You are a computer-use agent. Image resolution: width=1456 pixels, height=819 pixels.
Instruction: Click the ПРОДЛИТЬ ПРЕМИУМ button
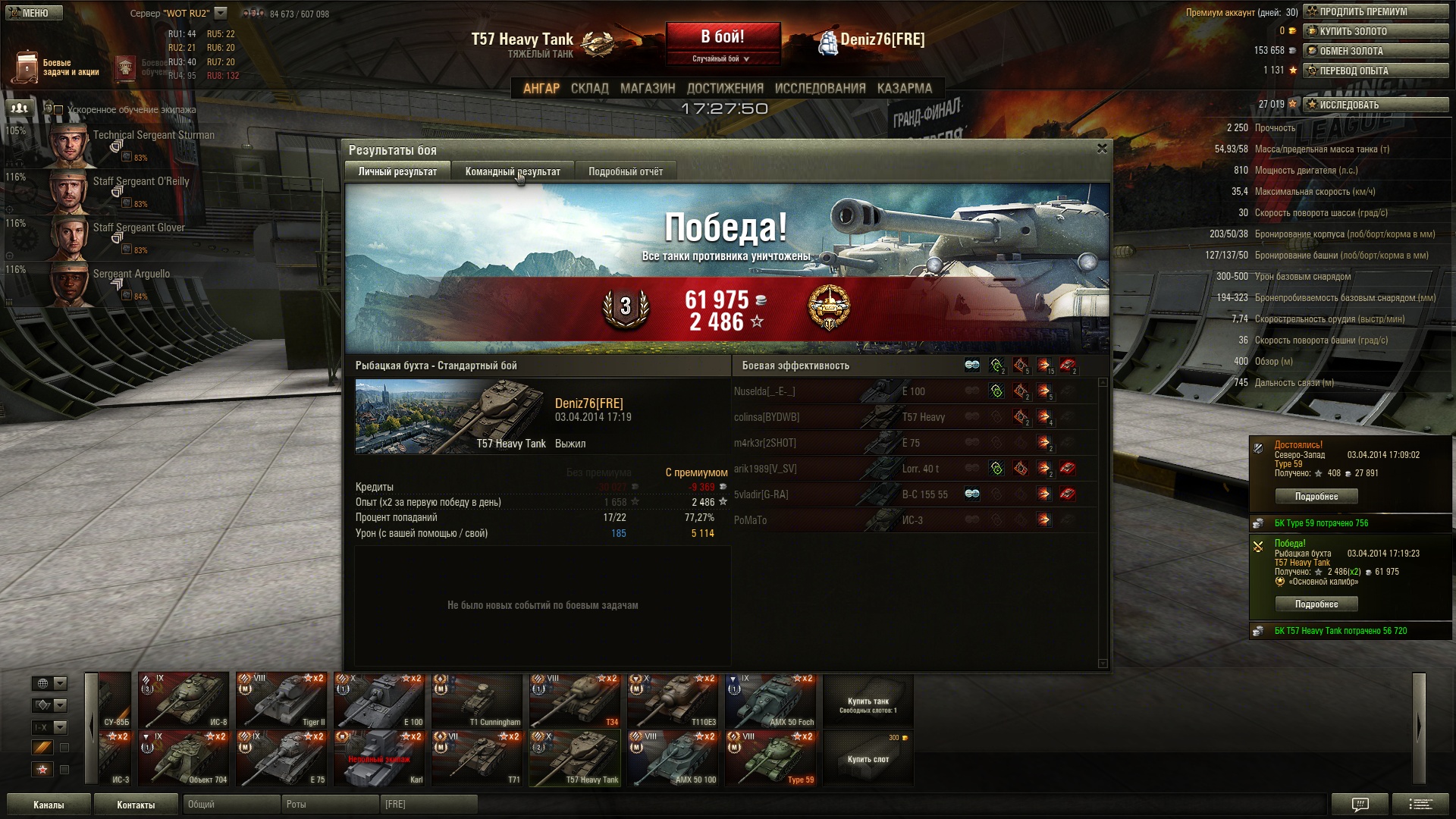(1375, 11)
